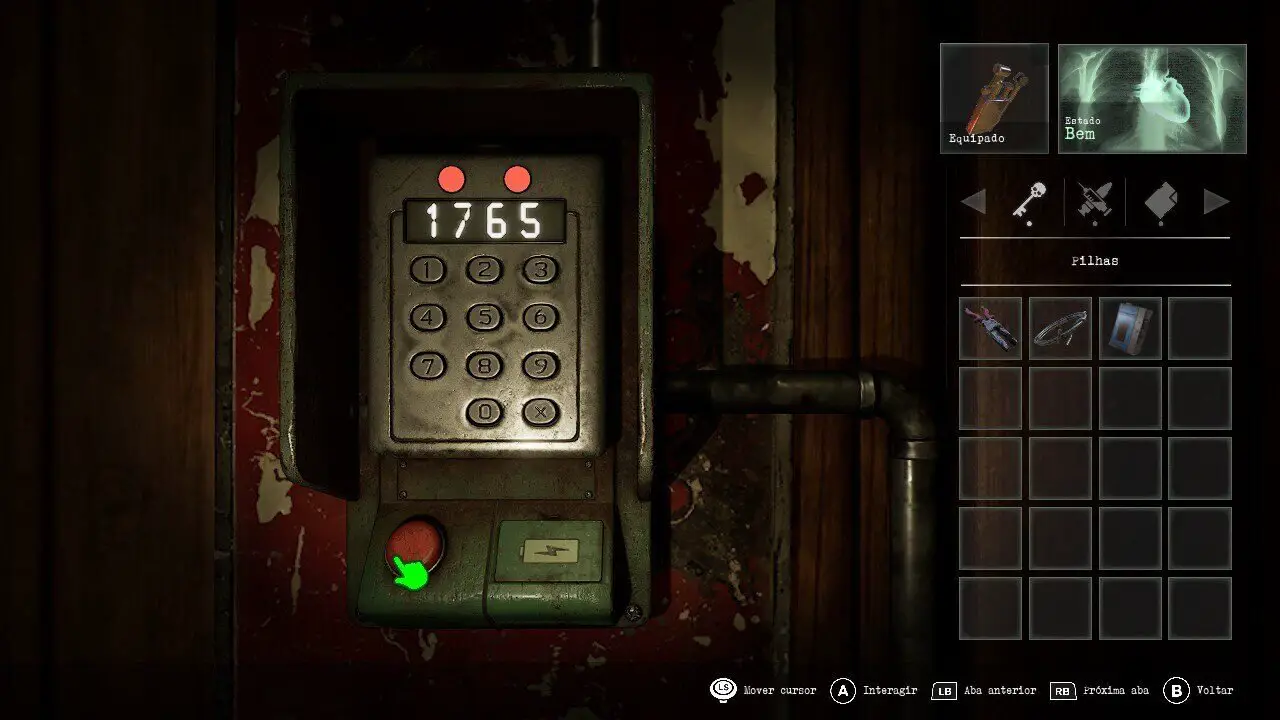Enter digit 3 on the keypad

click(x=540, y=270)
